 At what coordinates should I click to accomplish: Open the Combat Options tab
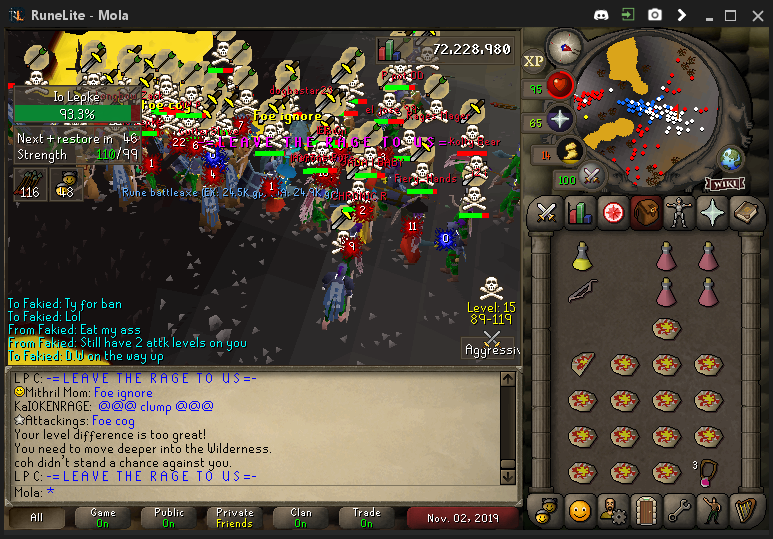[x=546, y=213]
